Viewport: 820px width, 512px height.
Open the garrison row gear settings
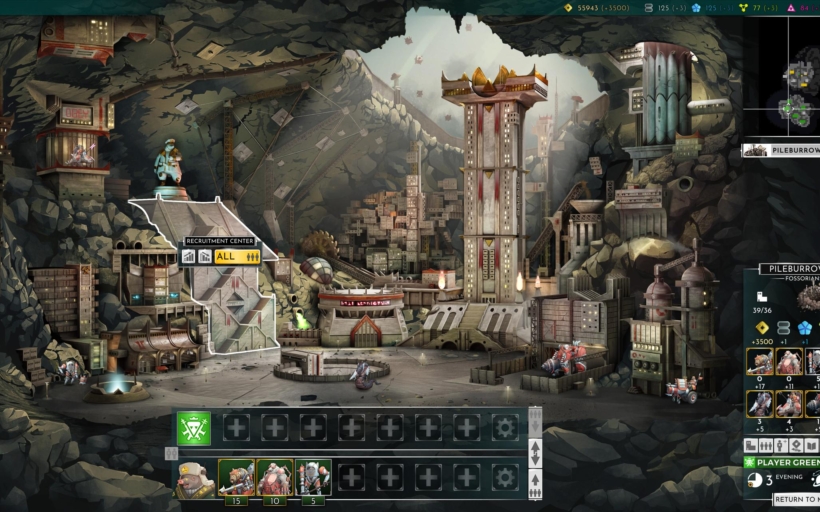(505, 428)
